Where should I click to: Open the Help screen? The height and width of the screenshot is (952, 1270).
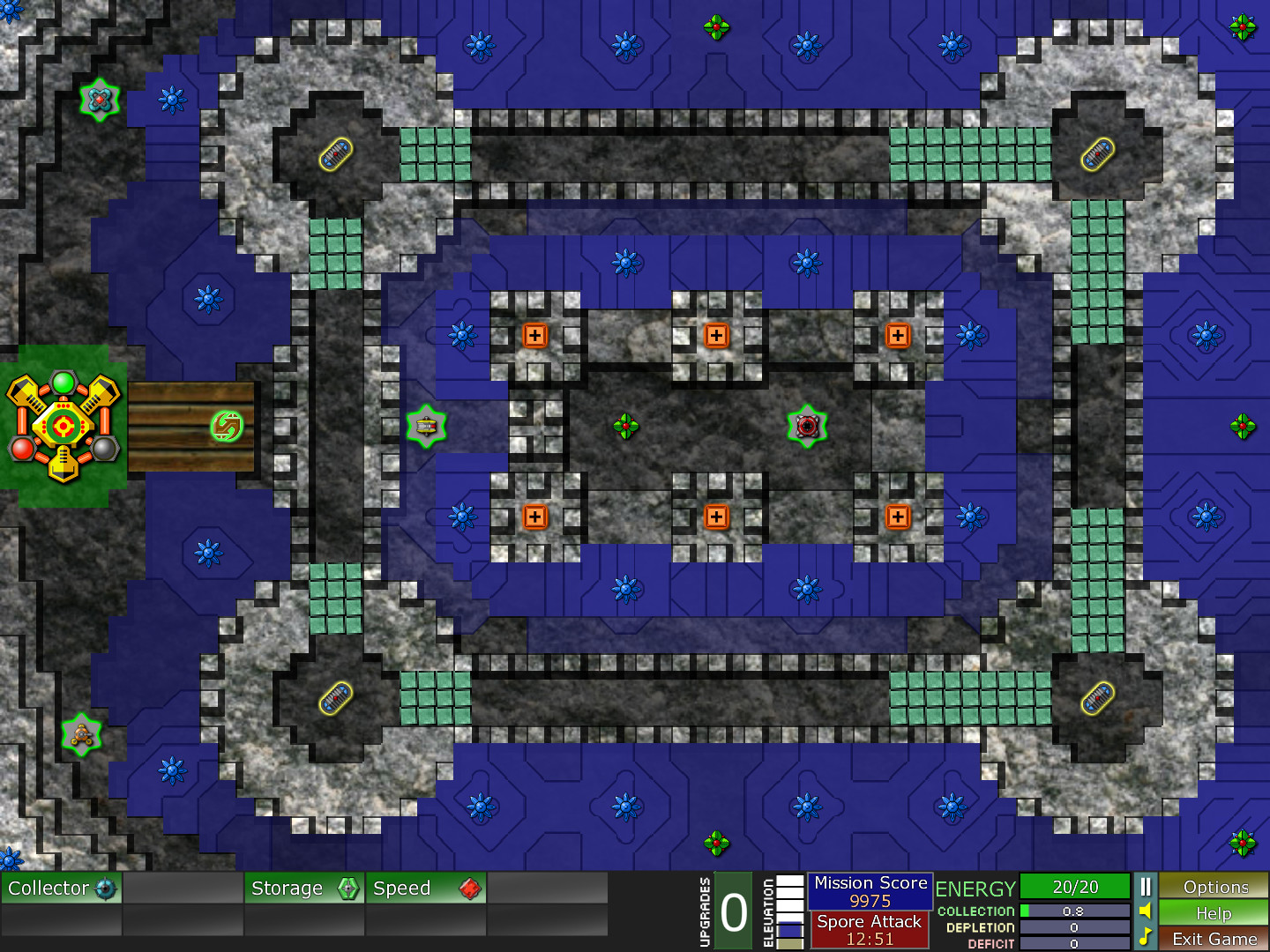click(x=1214, y=914)
